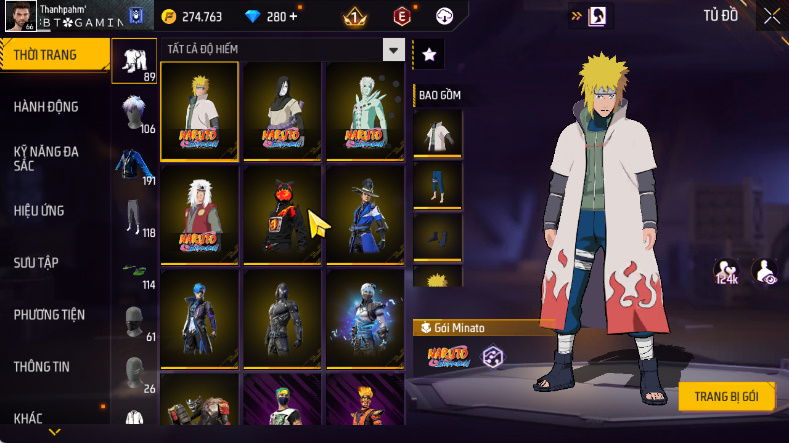The height and width of the screenshot is (443, 789).
Task: Select the Orochimaru outfit thumbnail
Action: pos(282,111)
